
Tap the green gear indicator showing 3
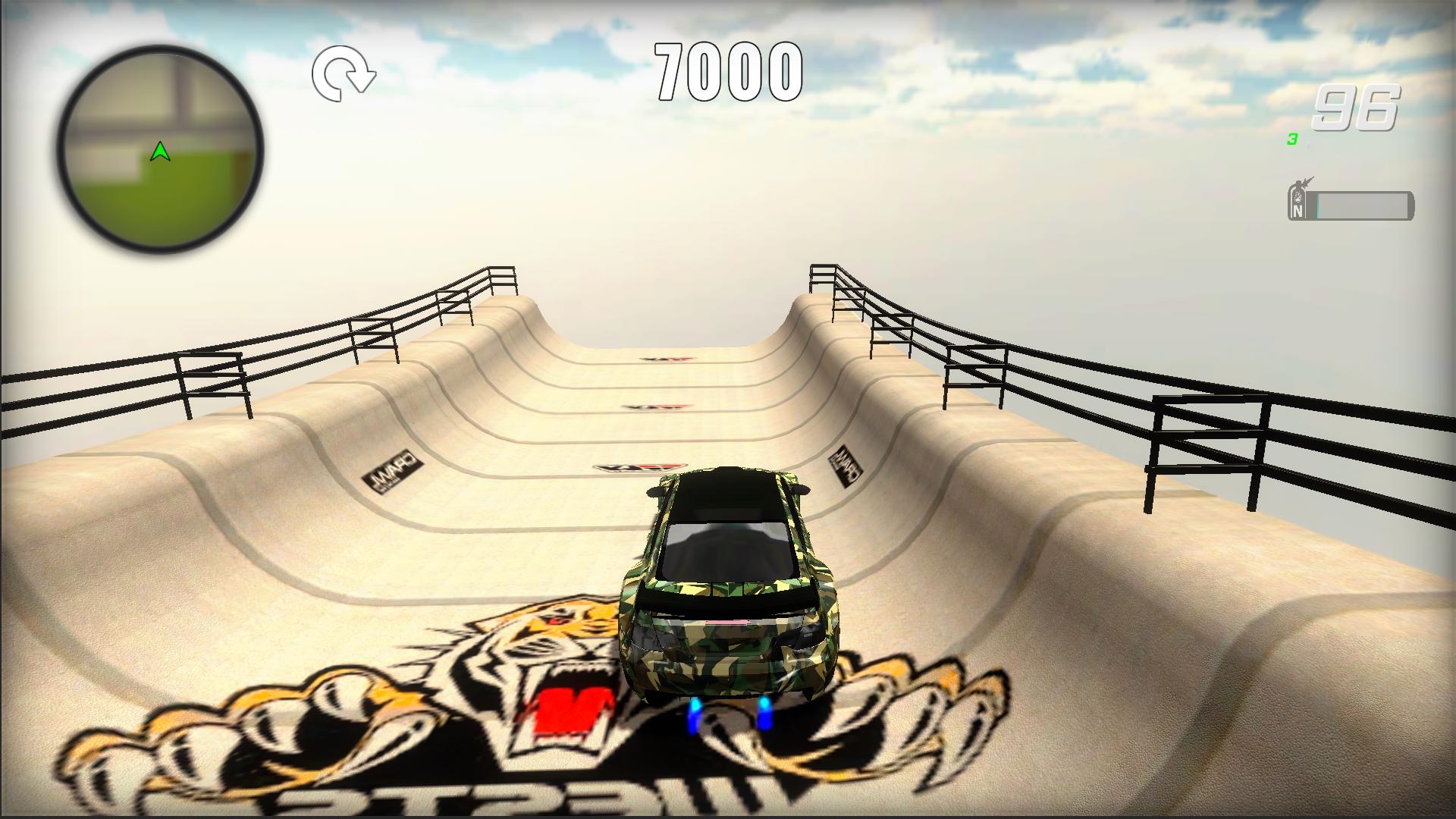point(1293,140)
